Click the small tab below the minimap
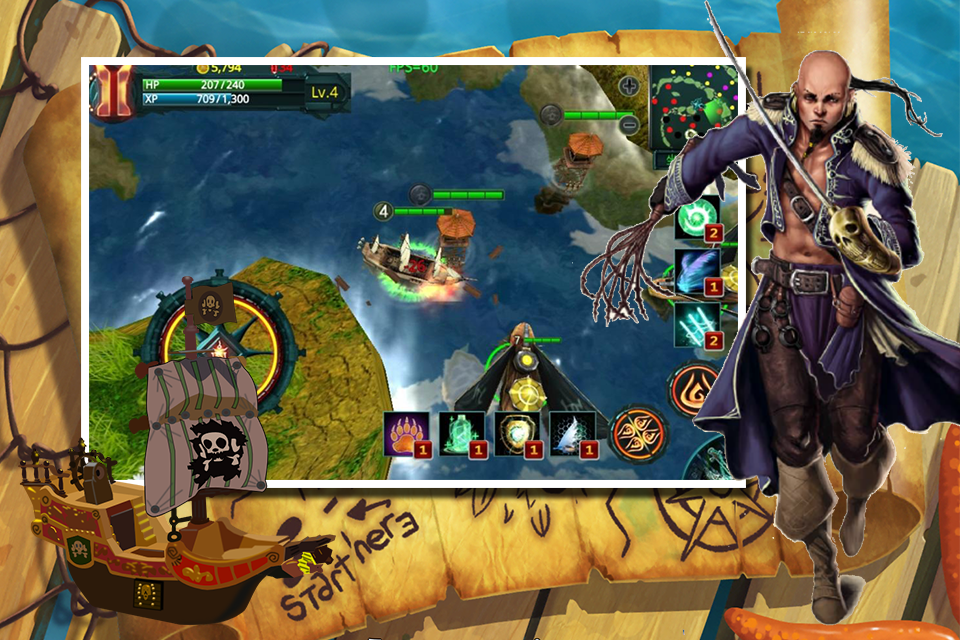Screen dimensions: 960x640 click(690, 160)
